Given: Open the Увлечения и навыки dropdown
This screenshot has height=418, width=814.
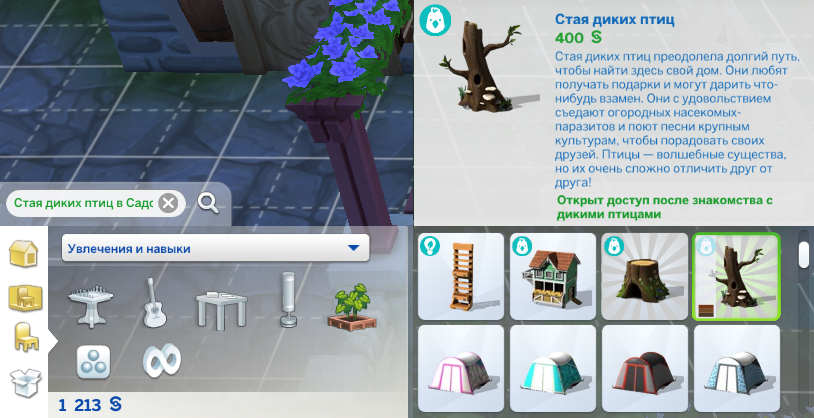Looking at the screenshot, I should tap(215, 248).
